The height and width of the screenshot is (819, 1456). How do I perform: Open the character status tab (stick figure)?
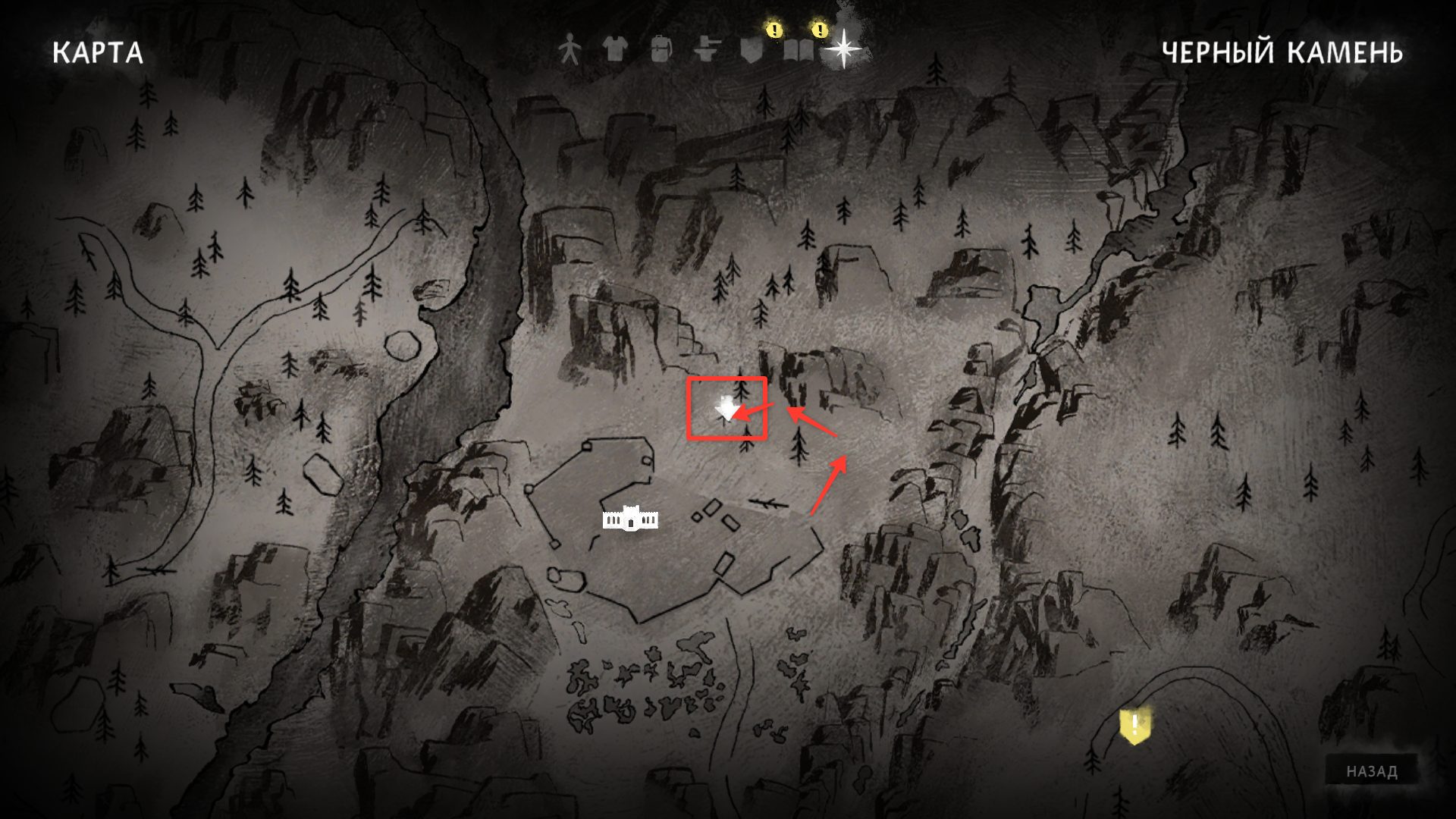[x=569, y=50]
